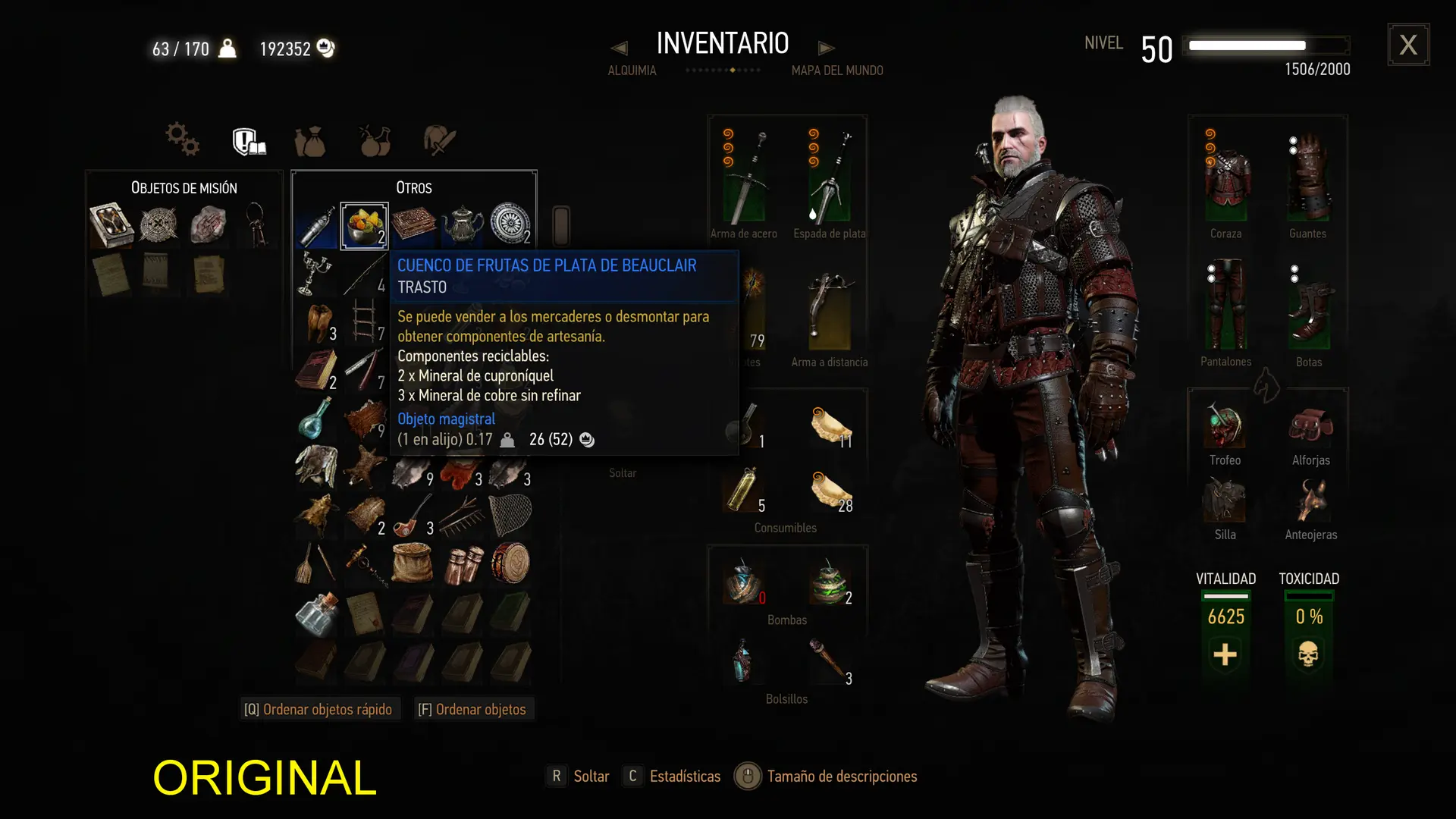Select the Guantes equipment slot

pos(1308,180)
